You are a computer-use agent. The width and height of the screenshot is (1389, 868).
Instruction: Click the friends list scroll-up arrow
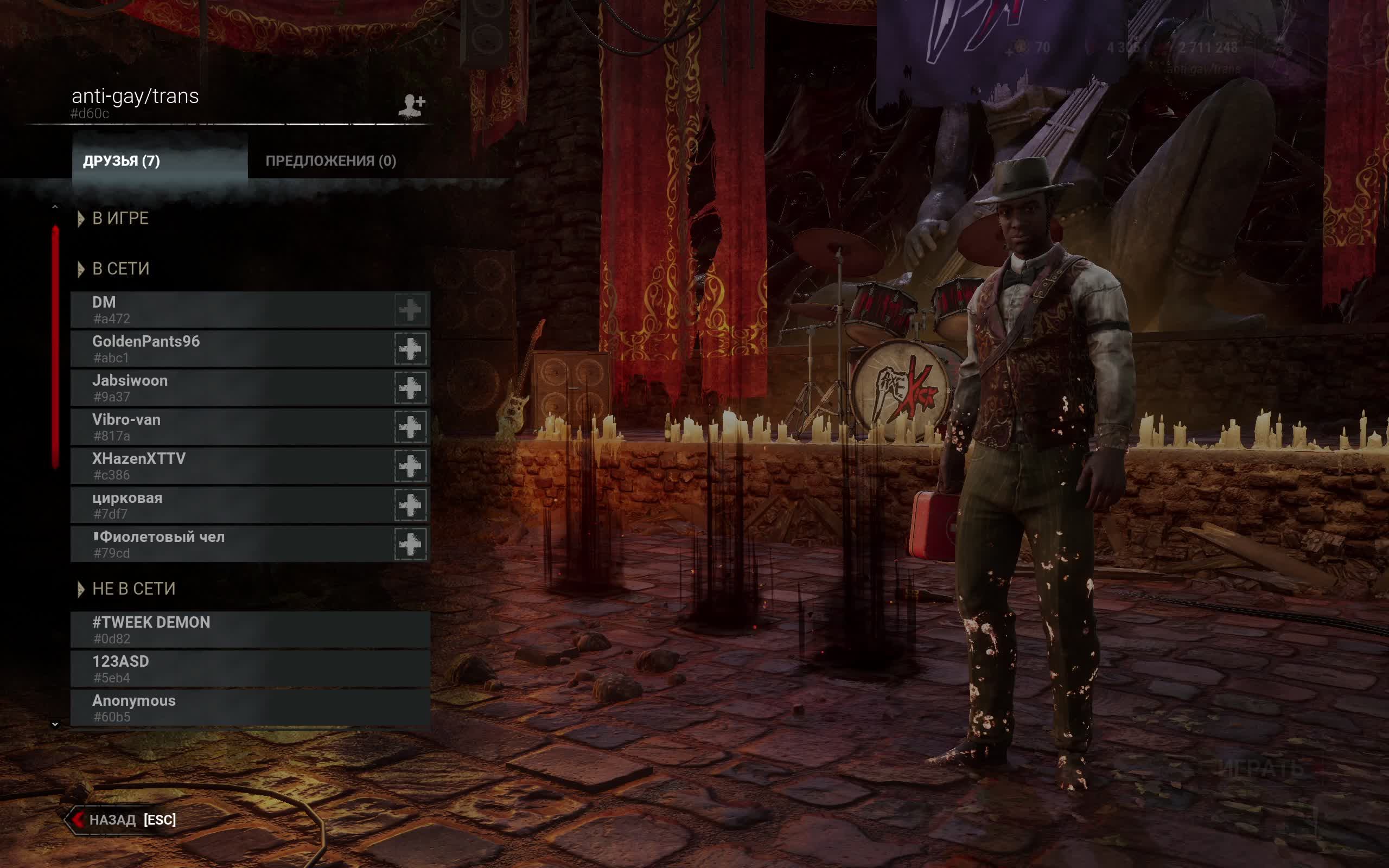(55, 207)
